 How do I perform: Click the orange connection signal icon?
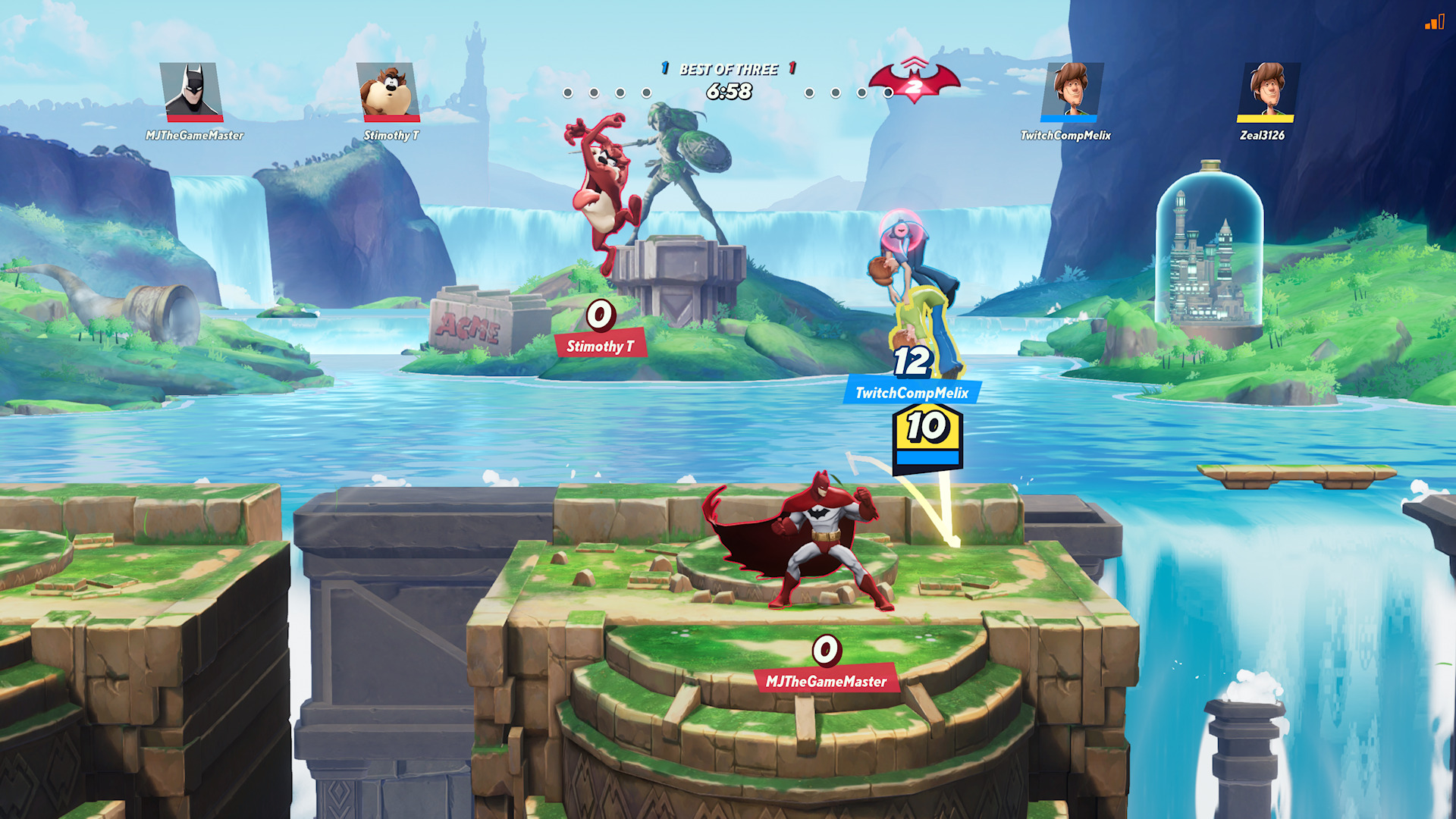pyautogui.click(x=1434, y=23)
